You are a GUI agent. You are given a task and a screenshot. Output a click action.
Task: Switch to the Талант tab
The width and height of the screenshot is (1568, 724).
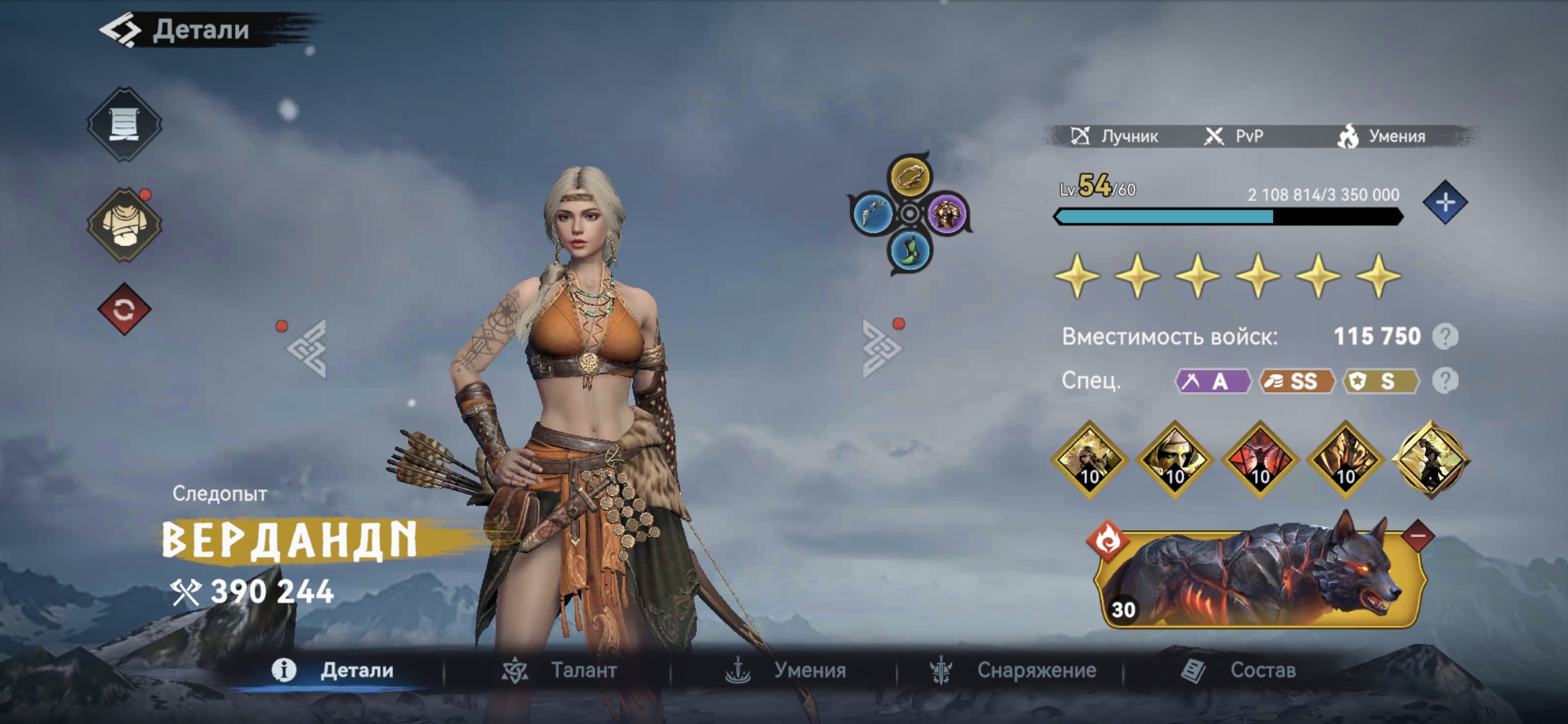(560, 670)
